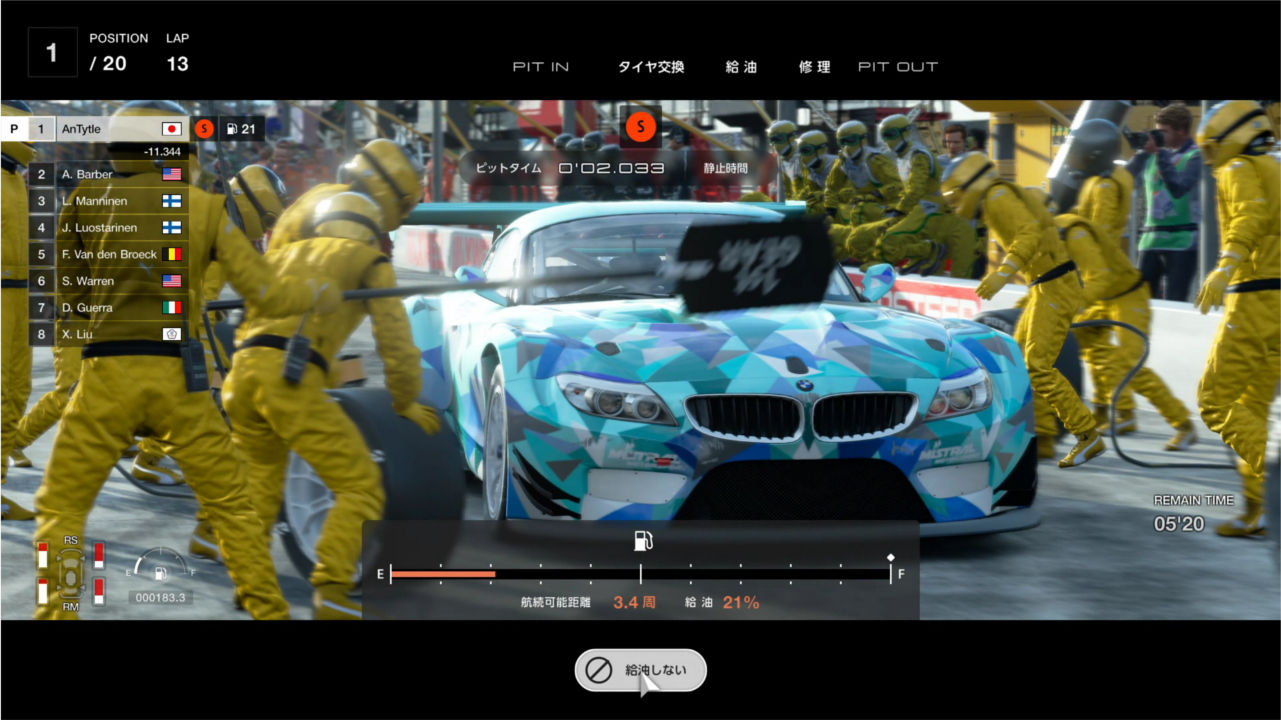
Task: Select the PIT OUT stage label
Action: coord(897,67)
